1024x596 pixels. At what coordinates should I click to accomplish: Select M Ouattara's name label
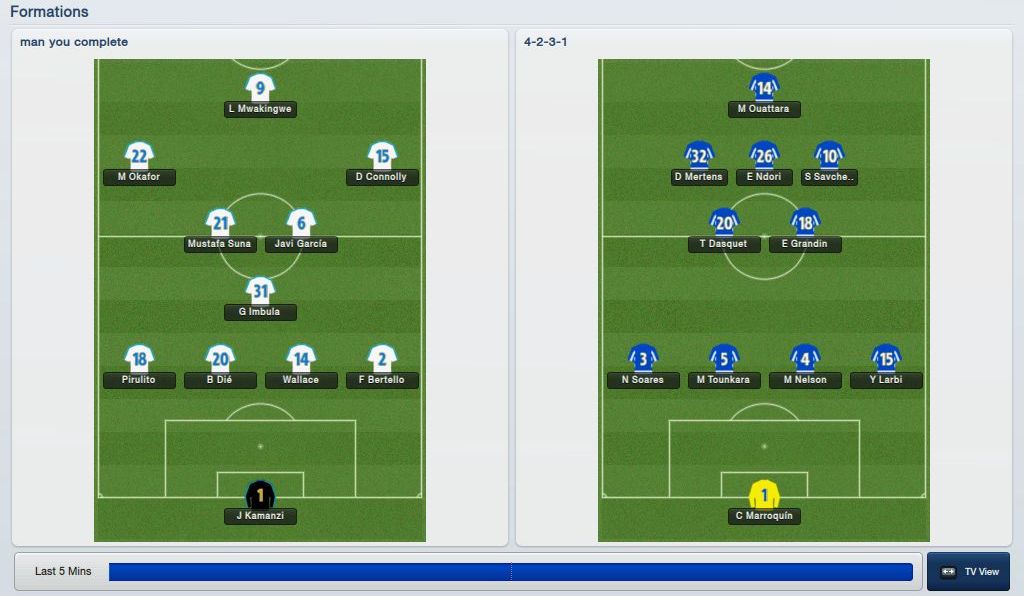764,109
